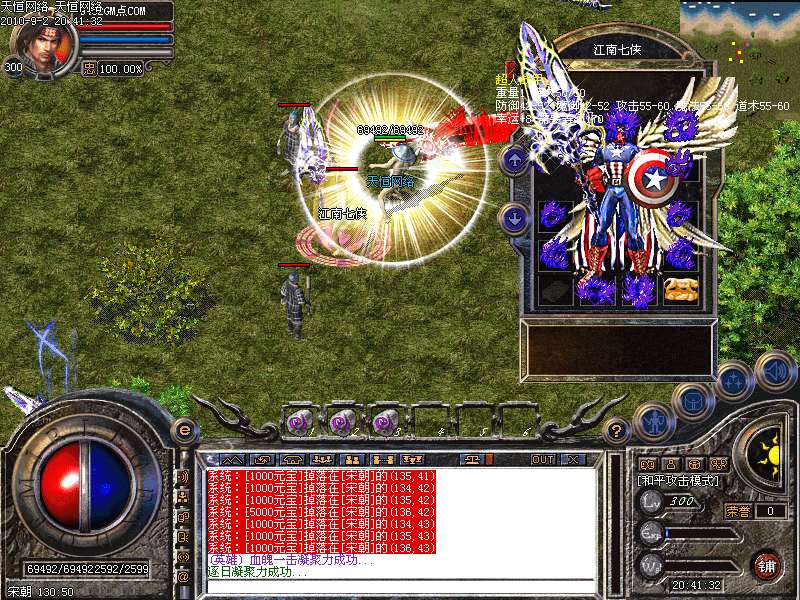Click the player portrait avatar
The width and height of the screenshot is (800, 600).
[41, 45]
